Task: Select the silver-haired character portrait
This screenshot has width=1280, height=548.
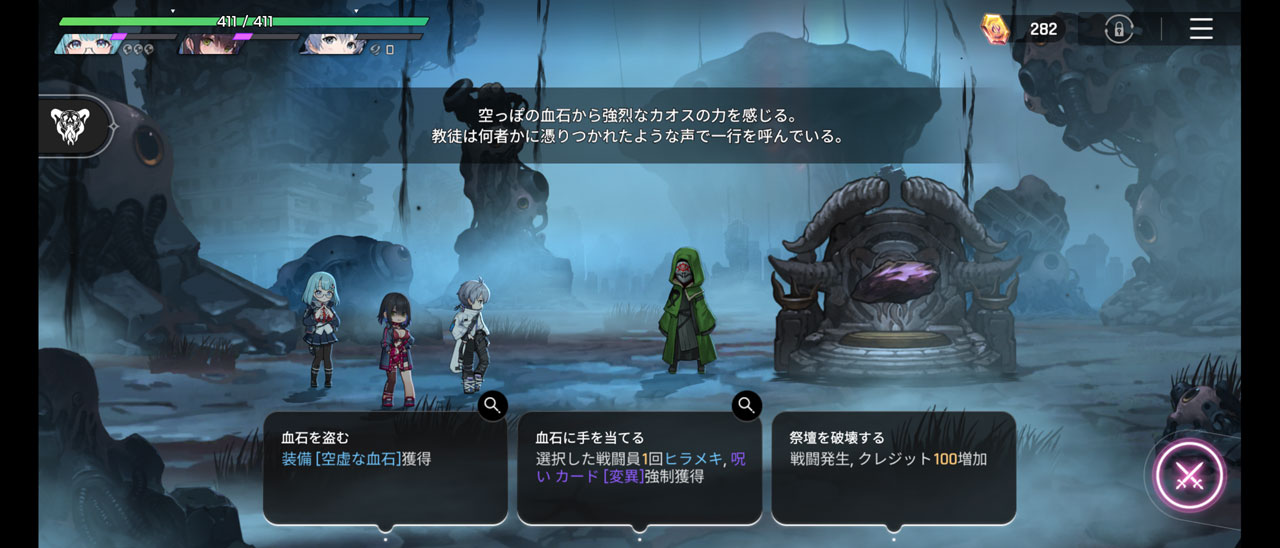Action: [330, 44]
